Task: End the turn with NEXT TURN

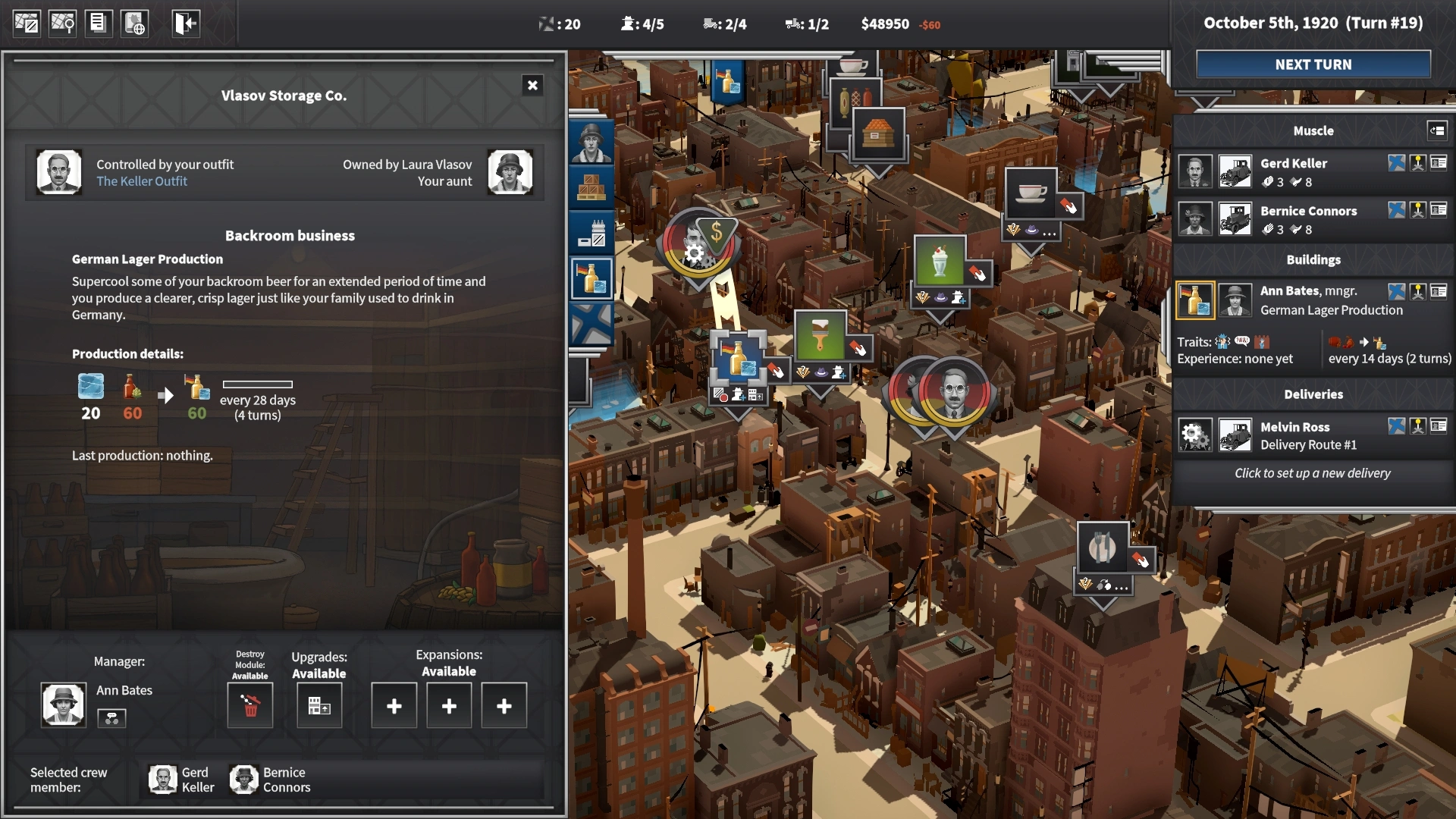Action: click(x=1313, y=64)
